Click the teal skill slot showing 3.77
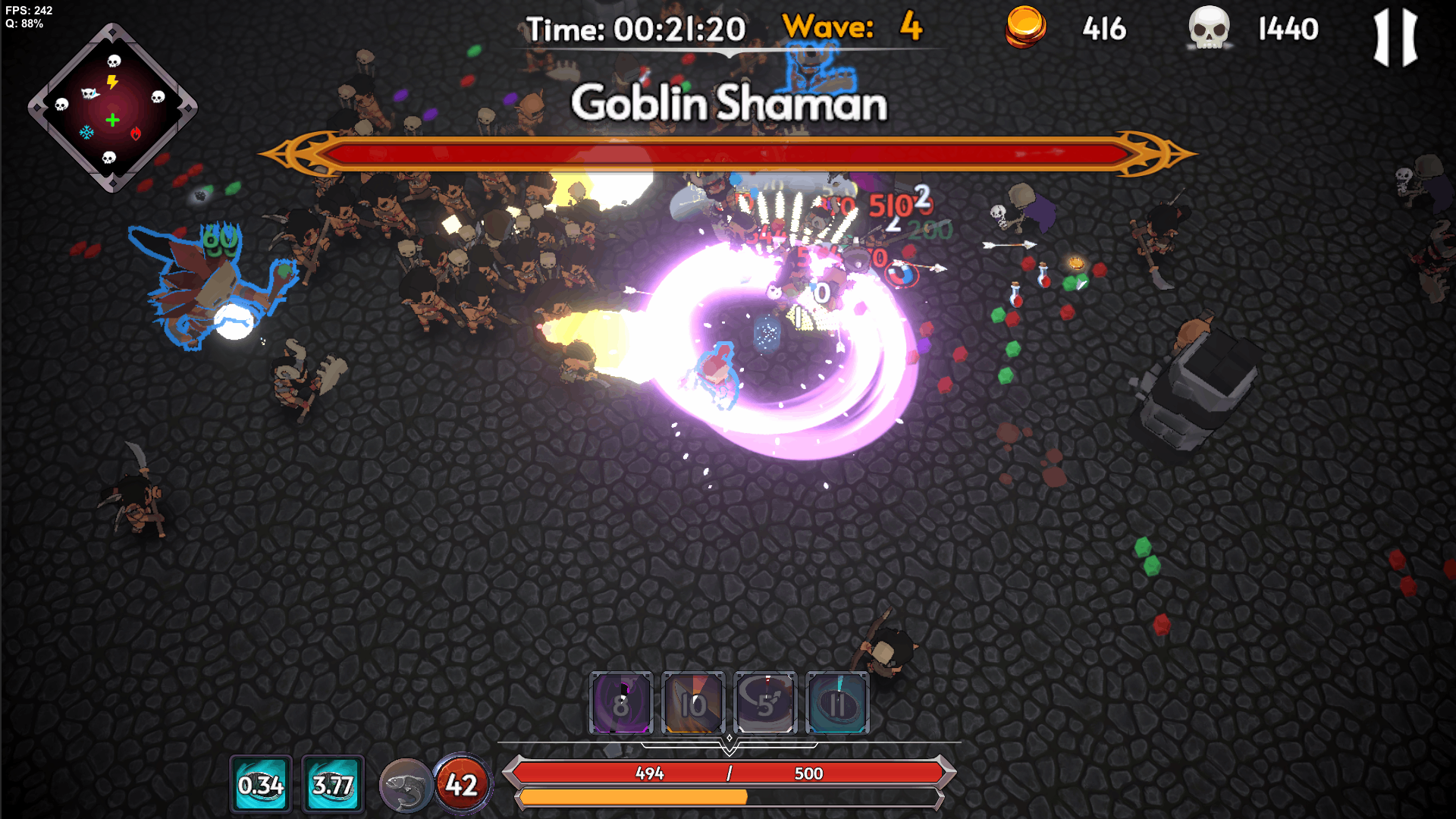The height and width of the screenshot is (819, 1456). pos(333,784)
